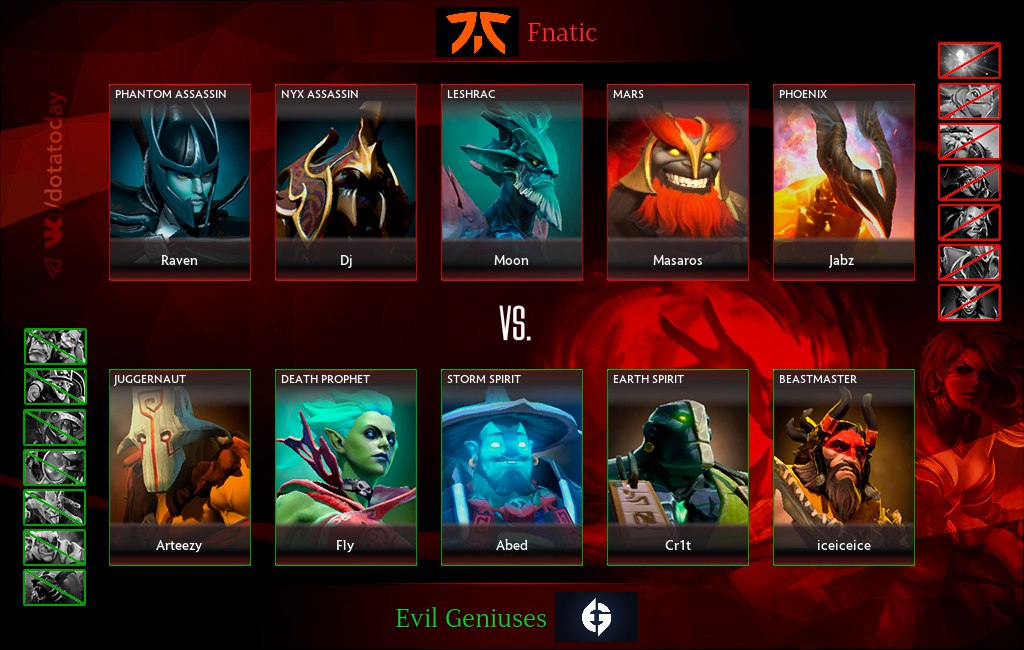Click the Leshrac card for Moon

[x=512, y=182]
